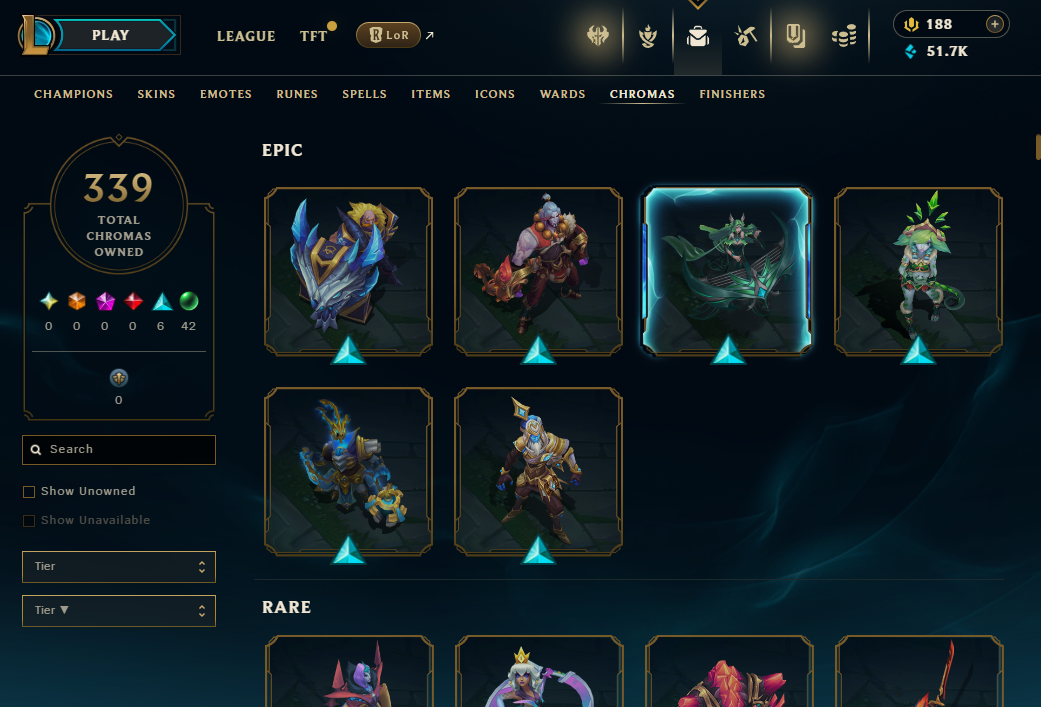The width and height of the screenshot is (1041, 707).
Task: Select the highlighted green winged chroma
Action: (728, 270)
